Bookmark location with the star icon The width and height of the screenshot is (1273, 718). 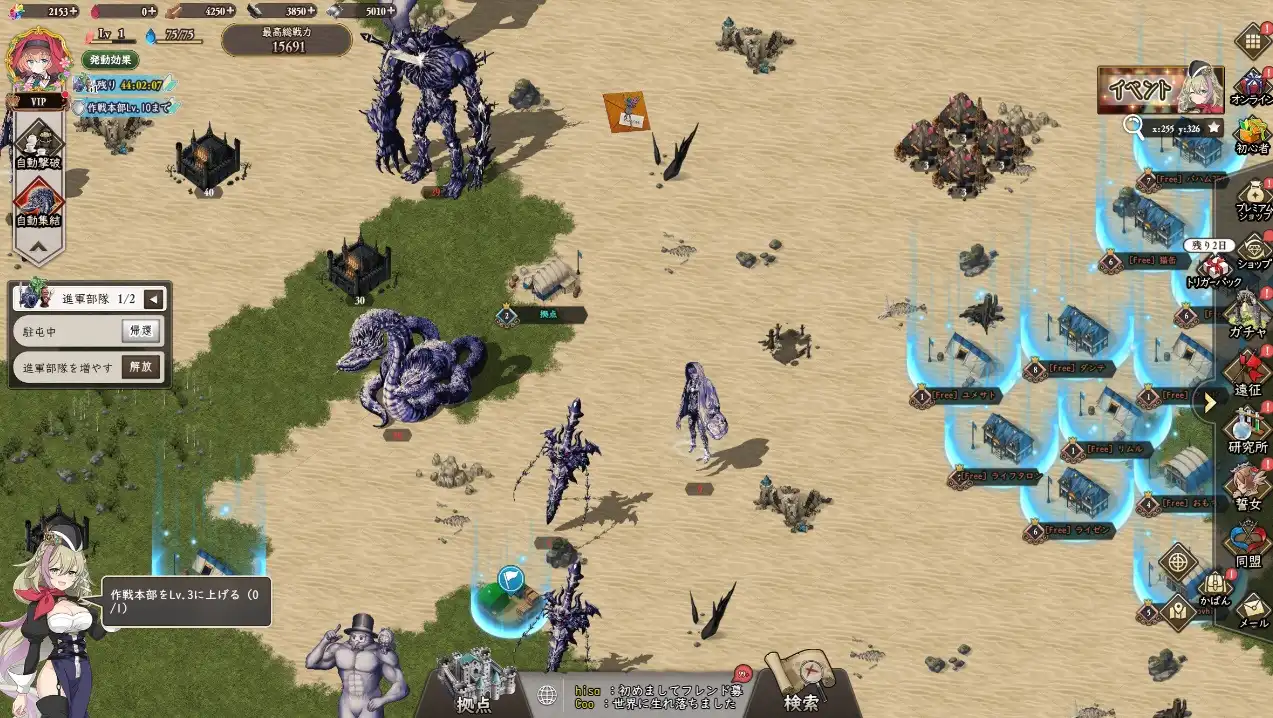[1213, 127]
